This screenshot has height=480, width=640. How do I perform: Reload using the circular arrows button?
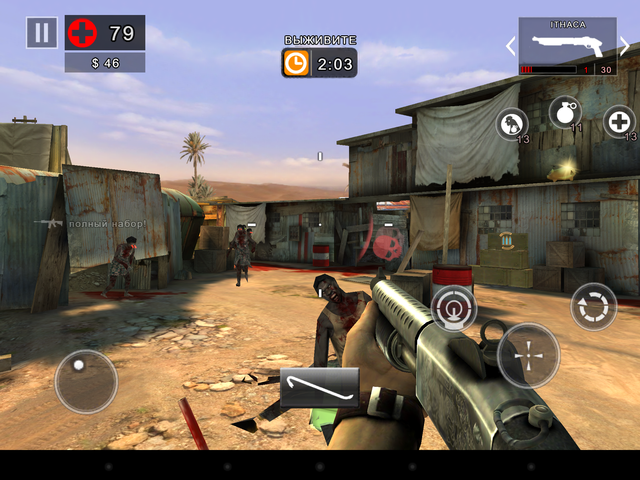[x=593, y=307]
